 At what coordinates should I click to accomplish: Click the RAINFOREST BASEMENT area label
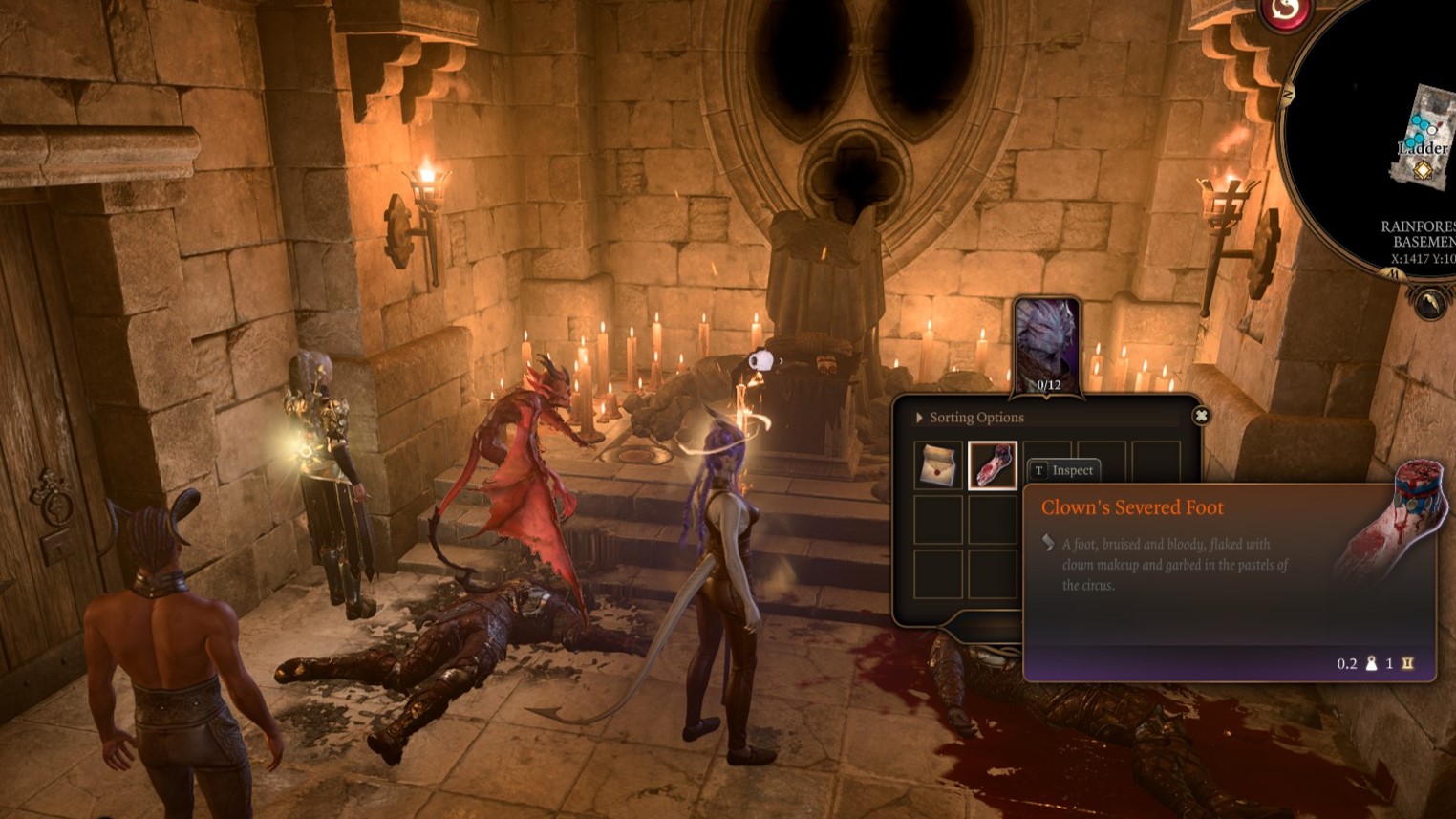(x=1423, y=233)
